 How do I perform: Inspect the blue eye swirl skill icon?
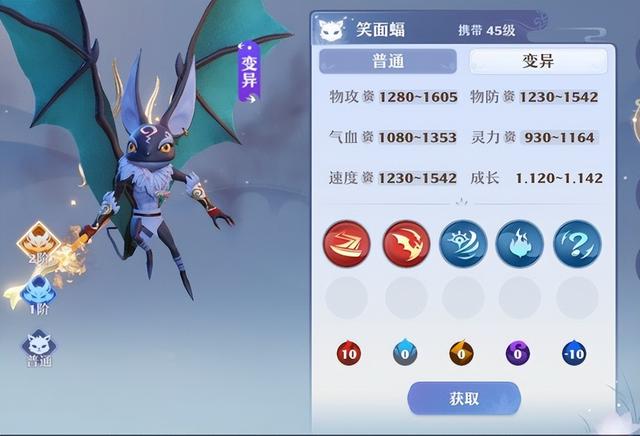pyautogui.click(x=463, y=243)
